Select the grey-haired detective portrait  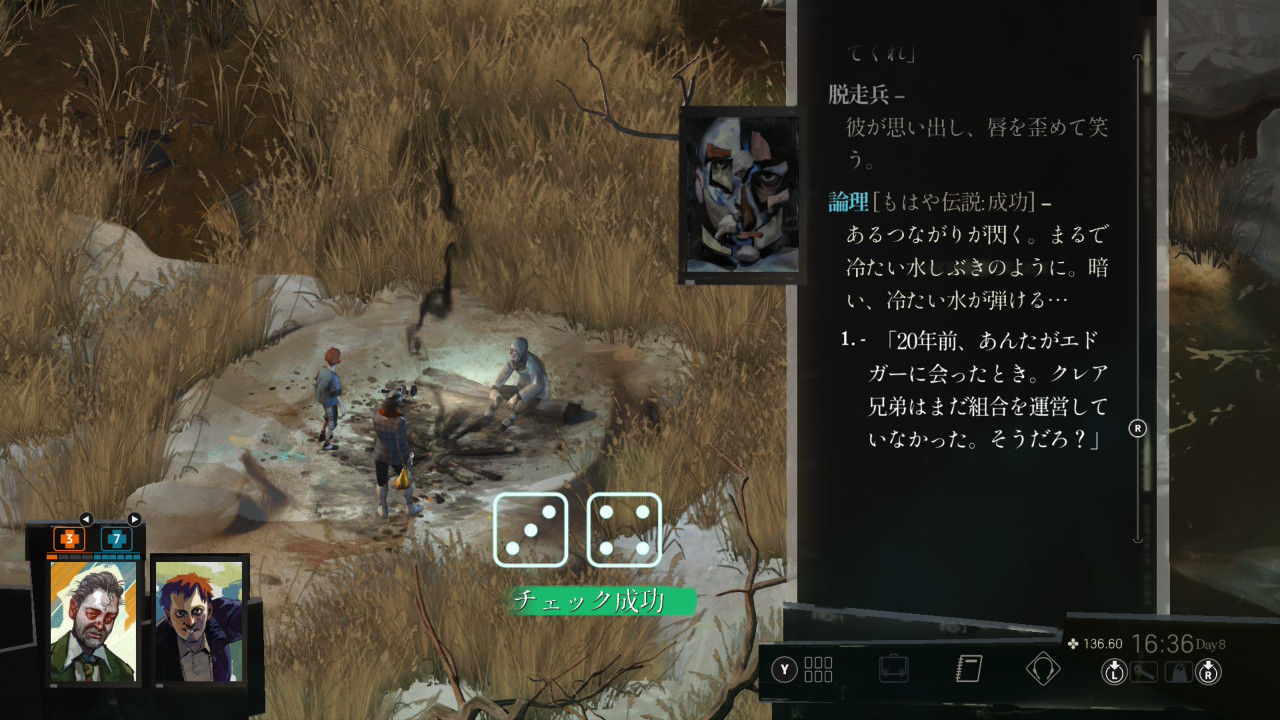94,620
